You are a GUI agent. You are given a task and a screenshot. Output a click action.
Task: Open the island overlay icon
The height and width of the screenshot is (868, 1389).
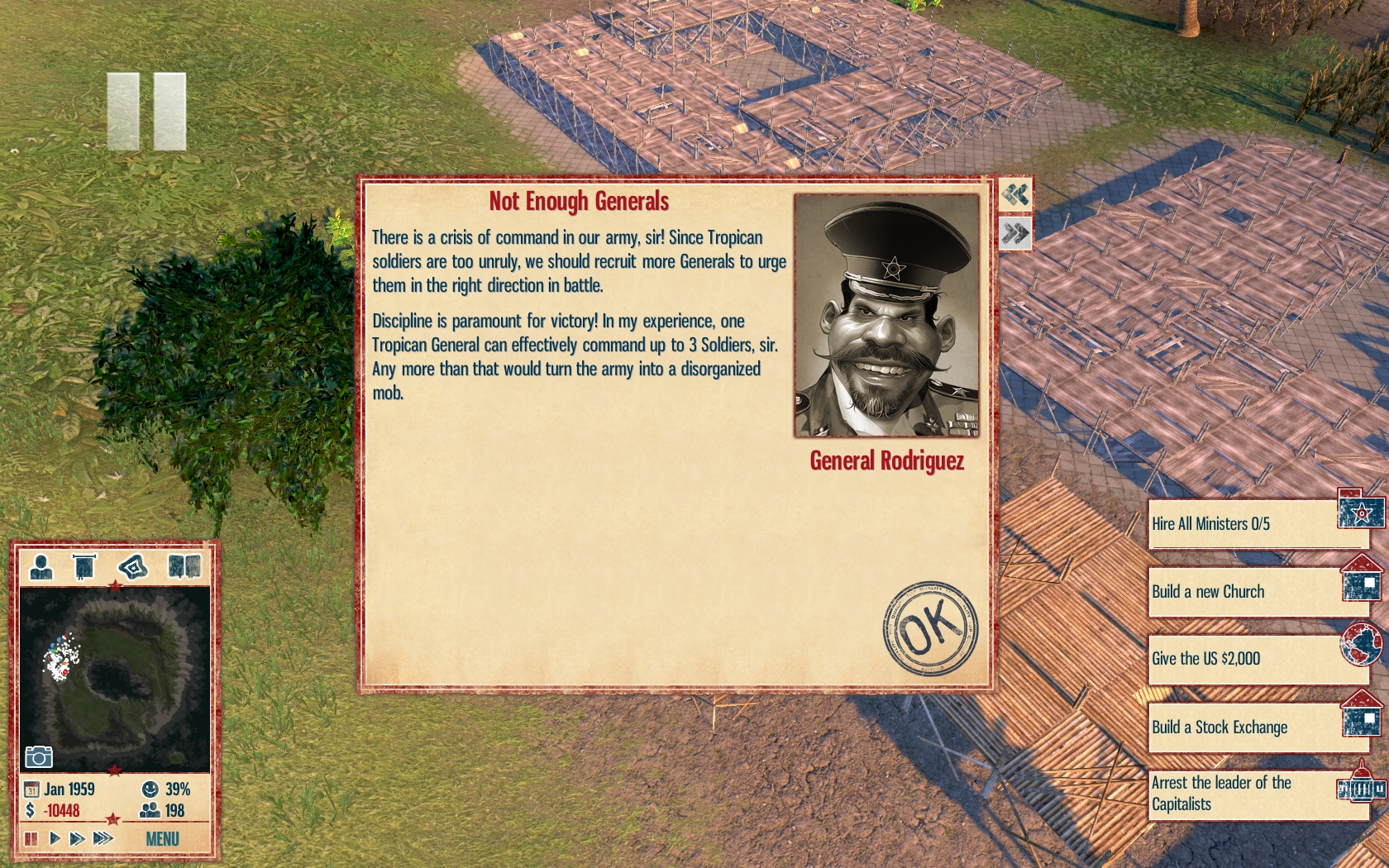click(133, 567)
